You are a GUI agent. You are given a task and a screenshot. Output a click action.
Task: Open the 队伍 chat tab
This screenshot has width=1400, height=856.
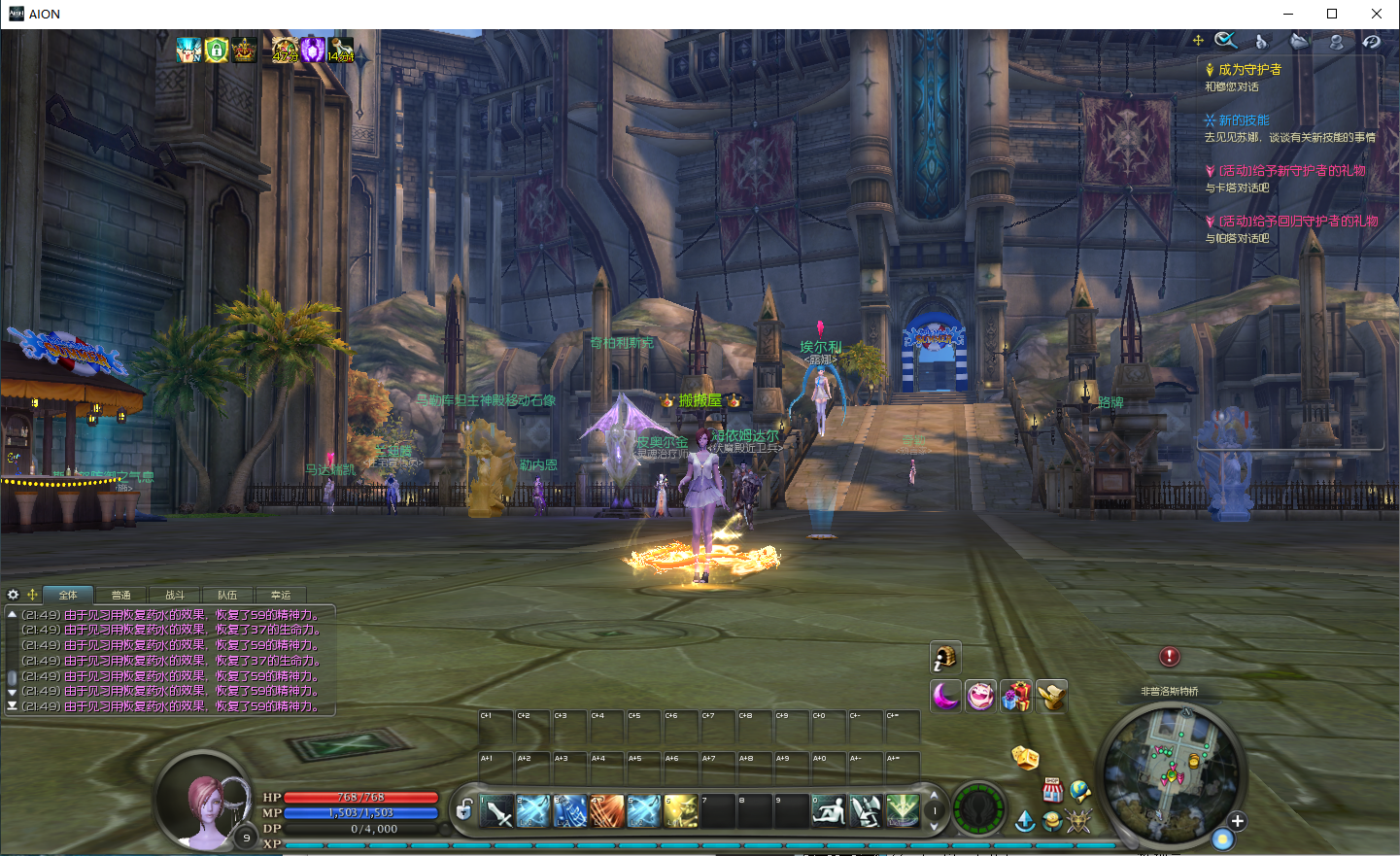pyautogui.click(x=227, y=595)
